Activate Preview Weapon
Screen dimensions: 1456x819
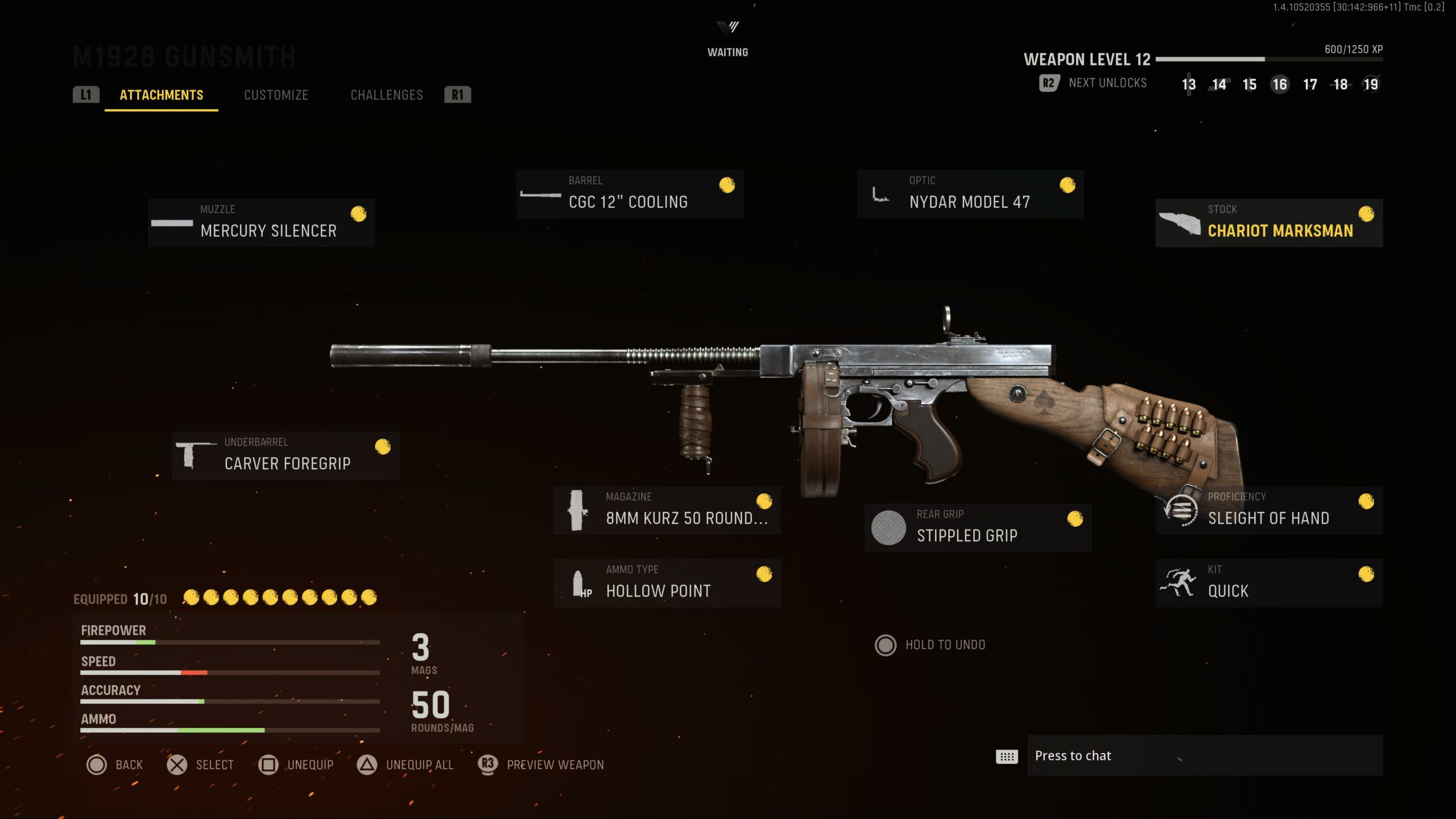[x=541, y=765]
